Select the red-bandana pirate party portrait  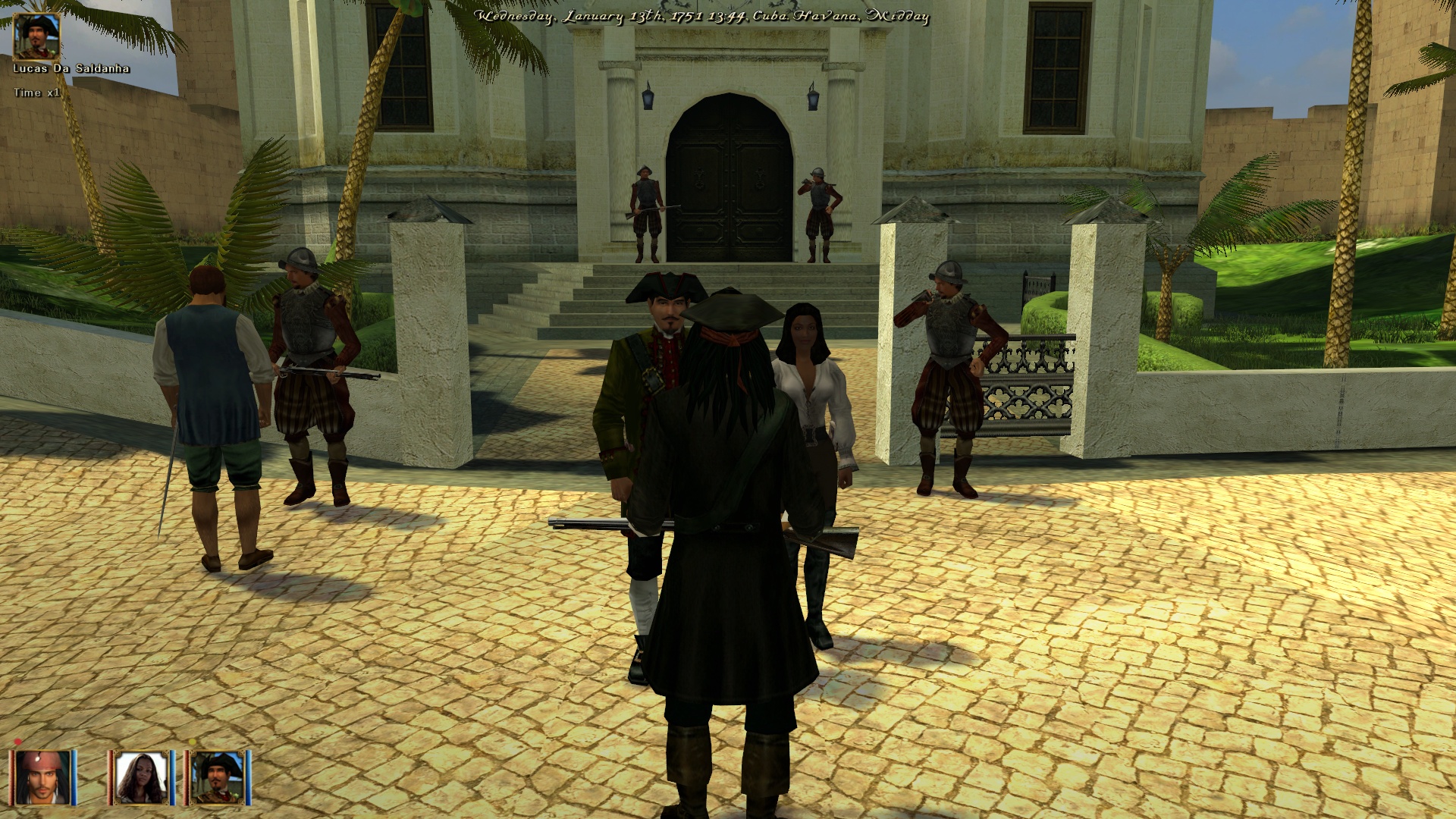pyautogui.click(x=43, y=777)
